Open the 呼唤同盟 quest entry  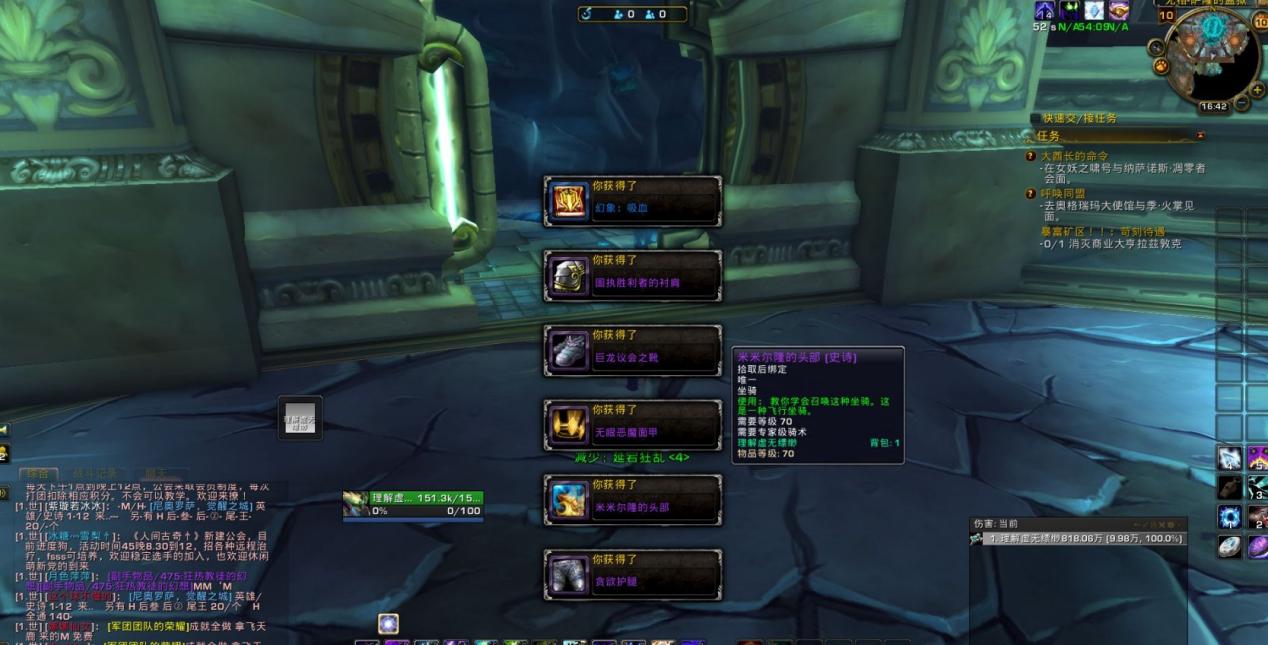[1062, 193]
